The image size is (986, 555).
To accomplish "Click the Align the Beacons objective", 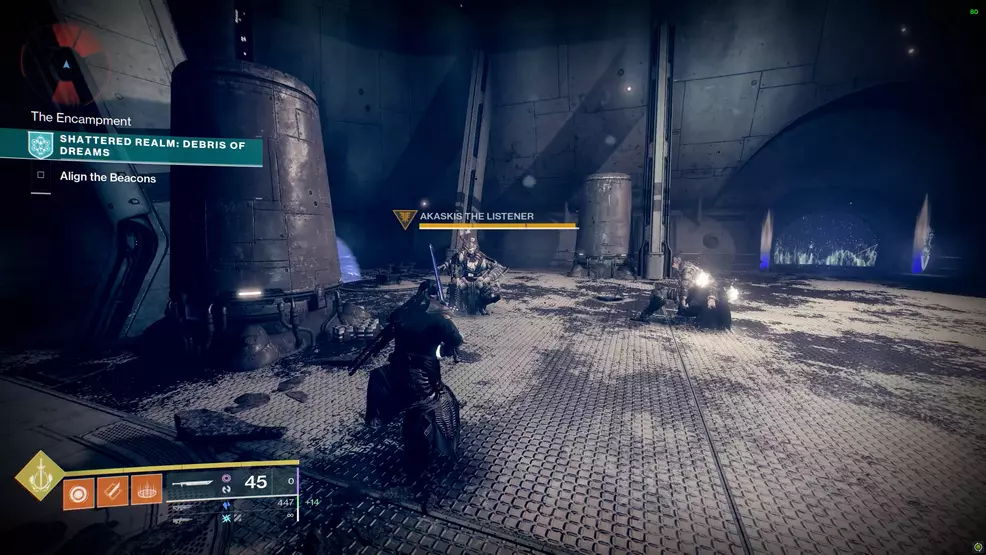I will [x=108, y=178].
